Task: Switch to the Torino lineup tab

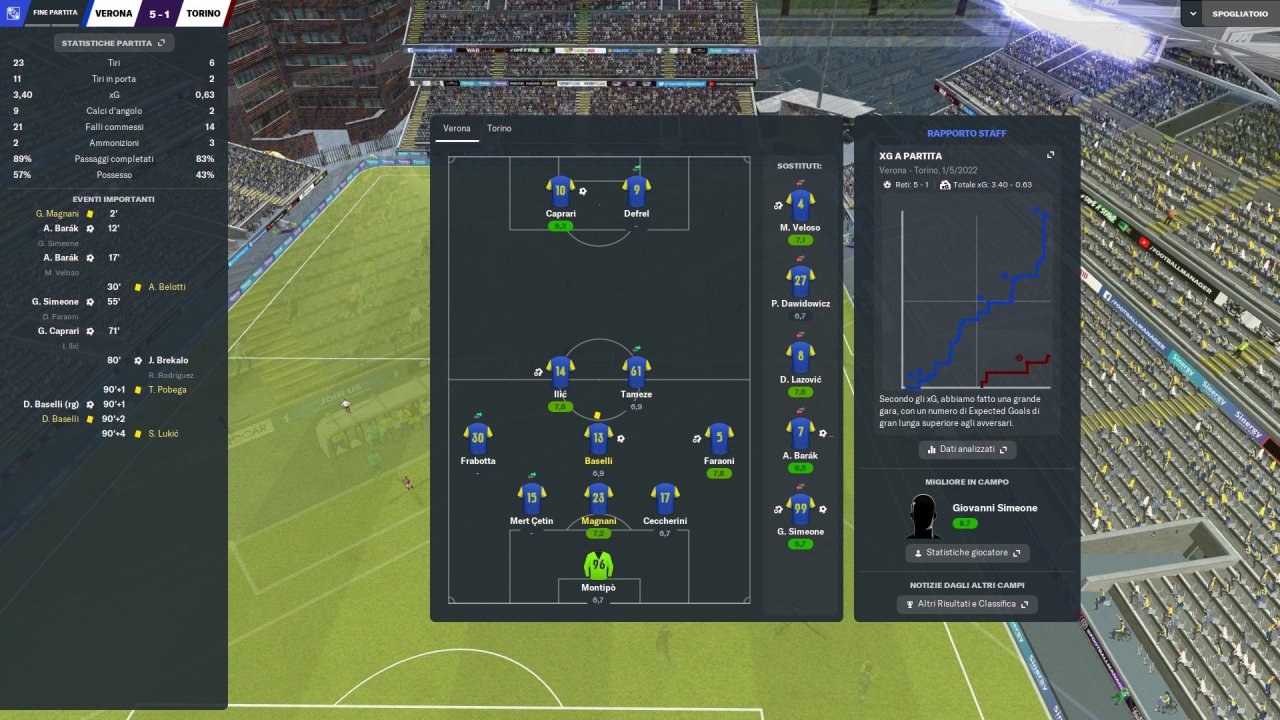Action: 499,129
